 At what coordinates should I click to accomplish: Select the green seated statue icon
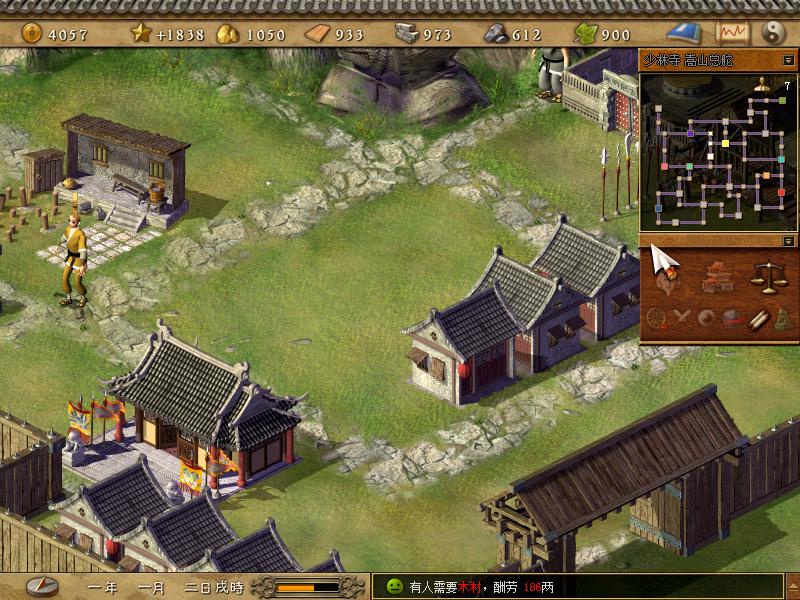pyautogui.click(x=781, y=319)
